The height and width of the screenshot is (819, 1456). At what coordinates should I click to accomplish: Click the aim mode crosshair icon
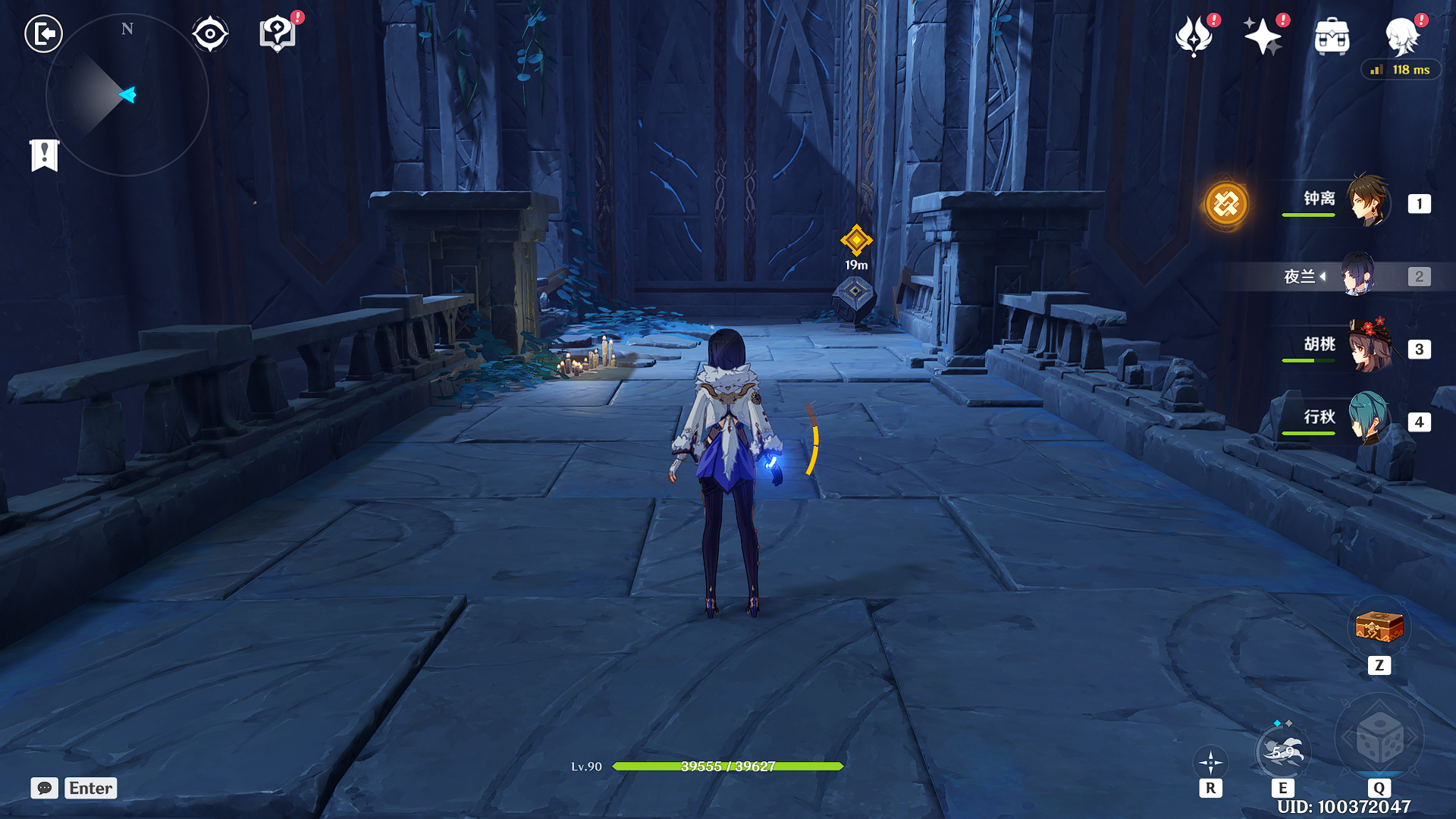pos(1210,762)
